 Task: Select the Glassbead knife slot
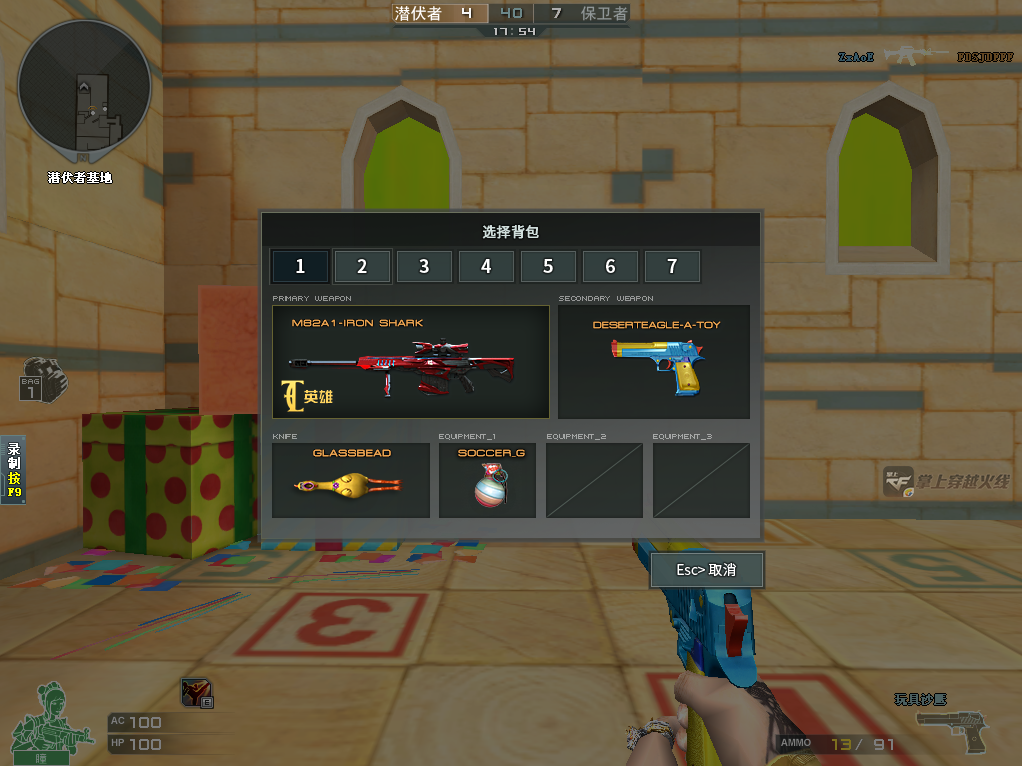pyautogui.click(x=350, y=481)
